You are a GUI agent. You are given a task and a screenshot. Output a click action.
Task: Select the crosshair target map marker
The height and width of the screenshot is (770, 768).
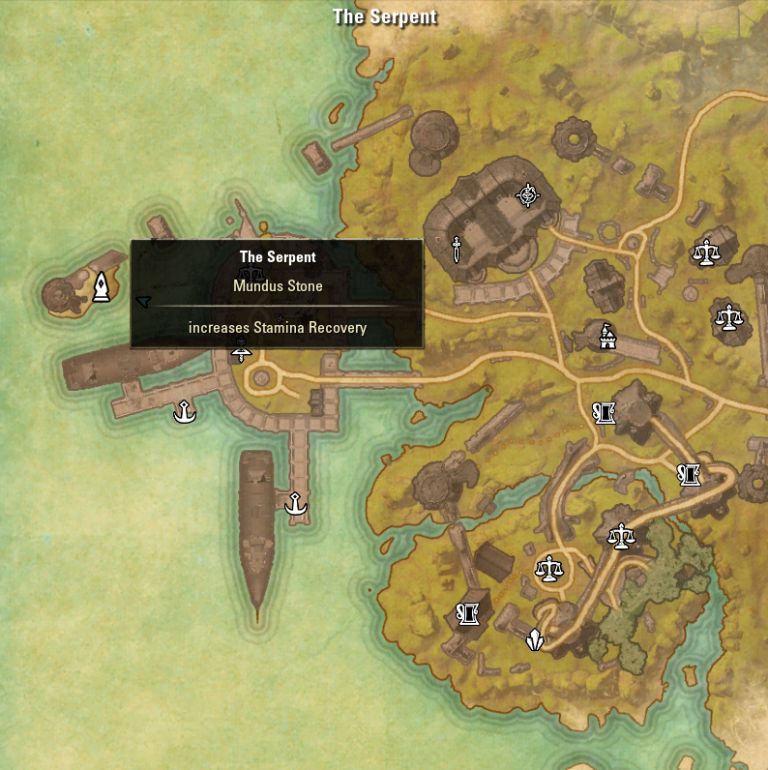pos(527,195)
